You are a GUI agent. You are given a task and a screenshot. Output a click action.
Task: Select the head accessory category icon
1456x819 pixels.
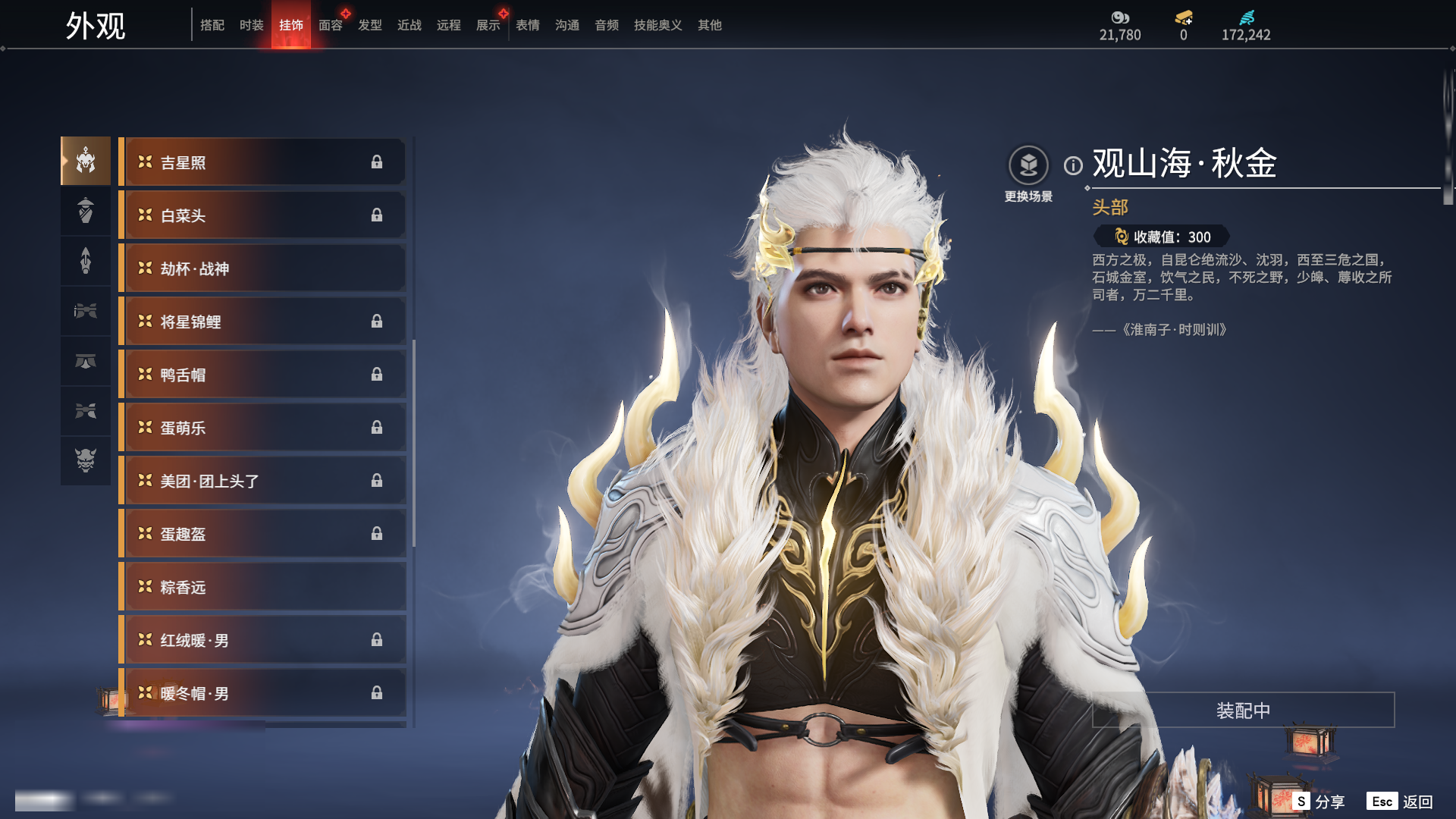[x=86, y=161]
